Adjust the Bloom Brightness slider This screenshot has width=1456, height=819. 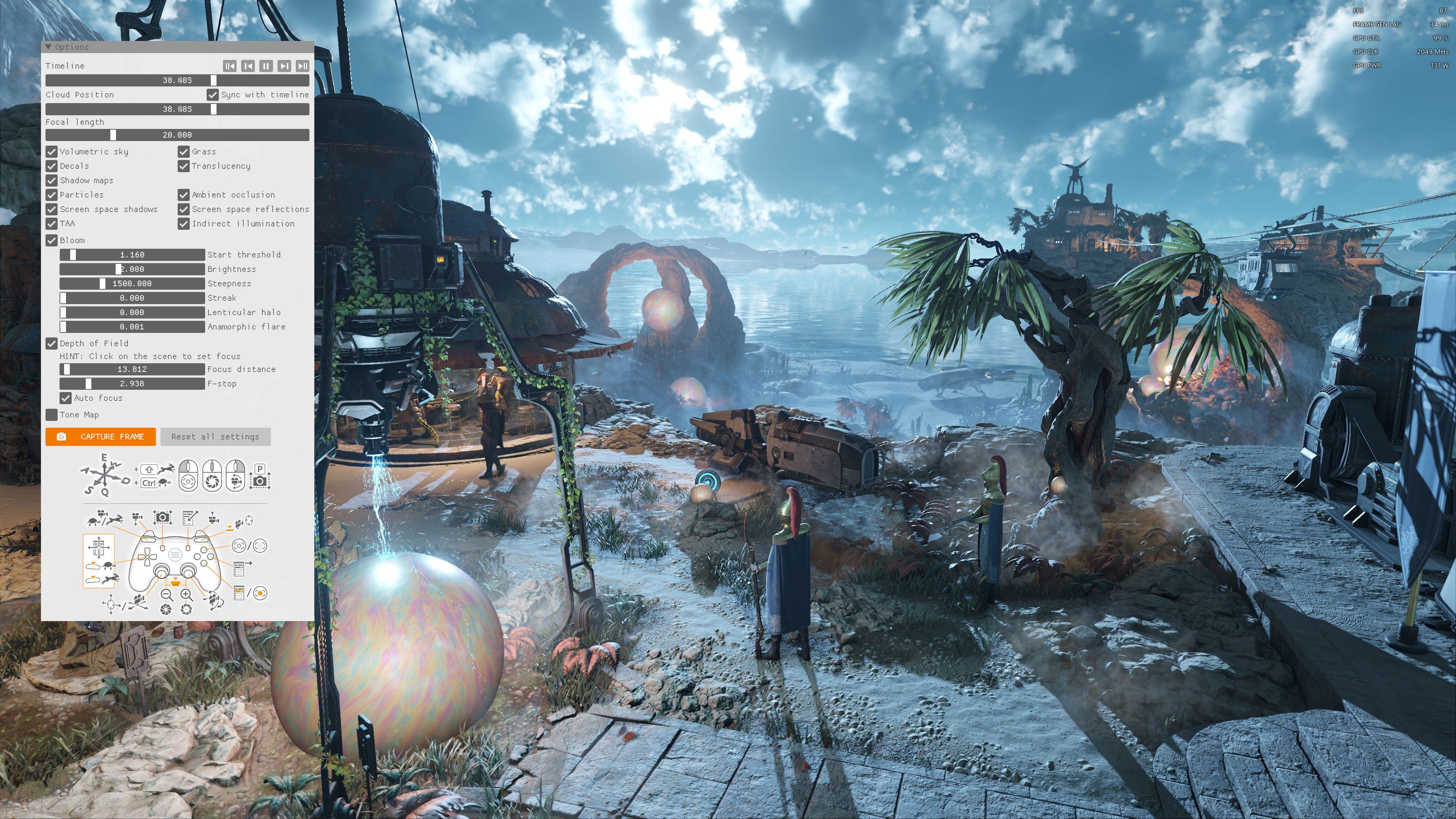[132, 269]
